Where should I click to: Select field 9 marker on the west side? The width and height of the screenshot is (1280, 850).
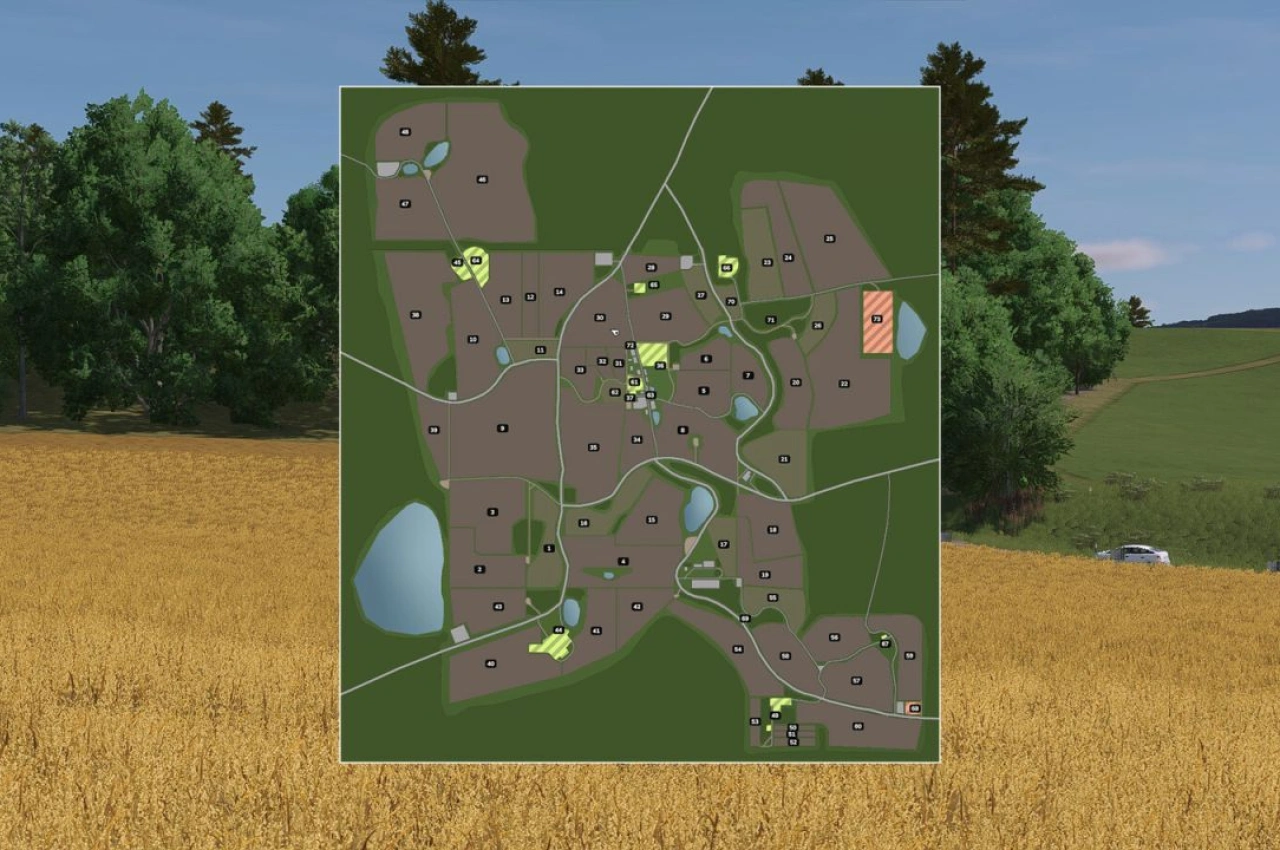pos(502,428)
